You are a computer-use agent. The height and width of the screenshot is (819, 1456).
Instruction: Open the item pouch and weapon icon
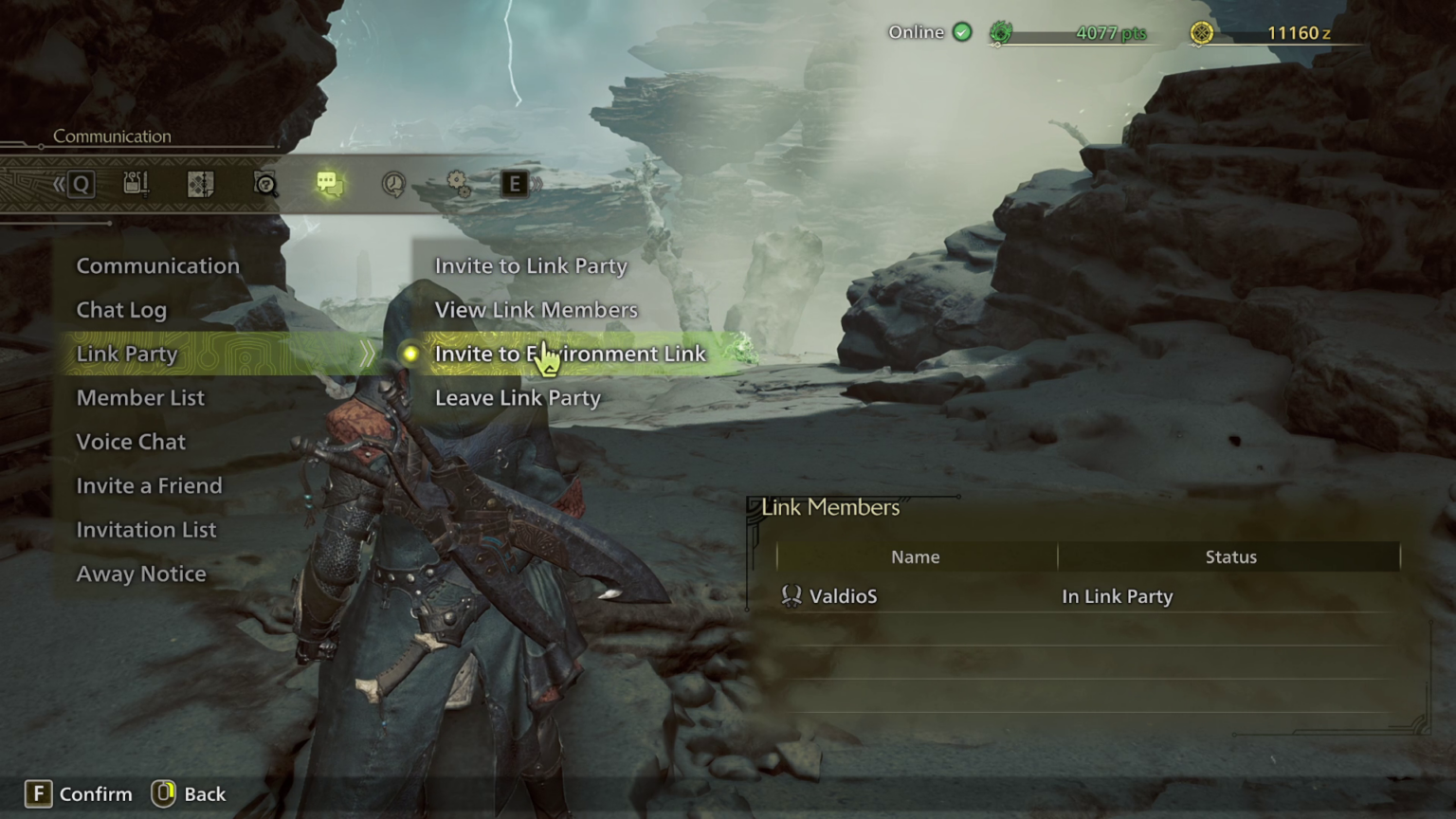point(136,184)
